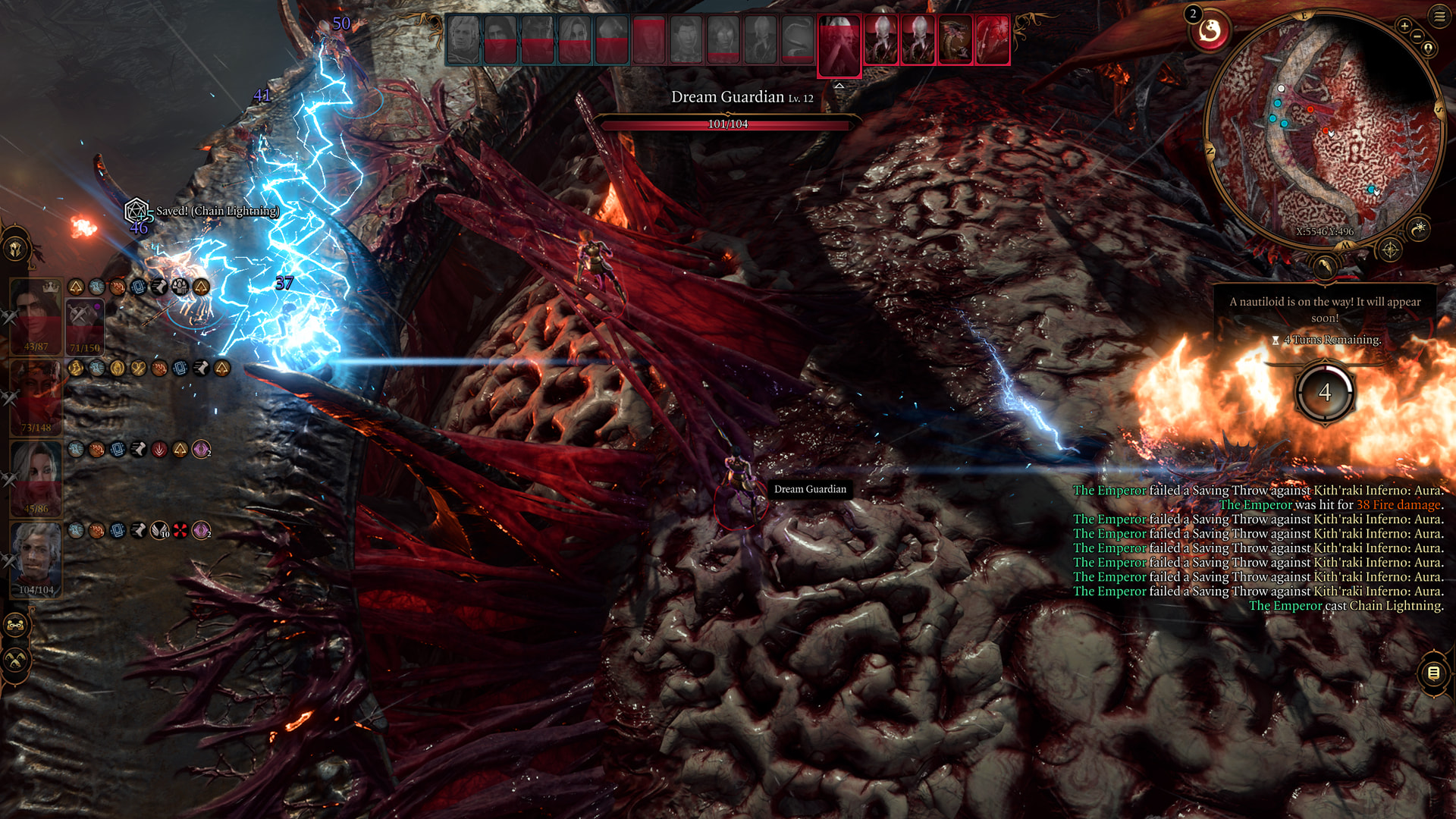Open the red dragon emblem notification icon
The width and height of the screenshot is (1456, 819).
point(1209,32)
